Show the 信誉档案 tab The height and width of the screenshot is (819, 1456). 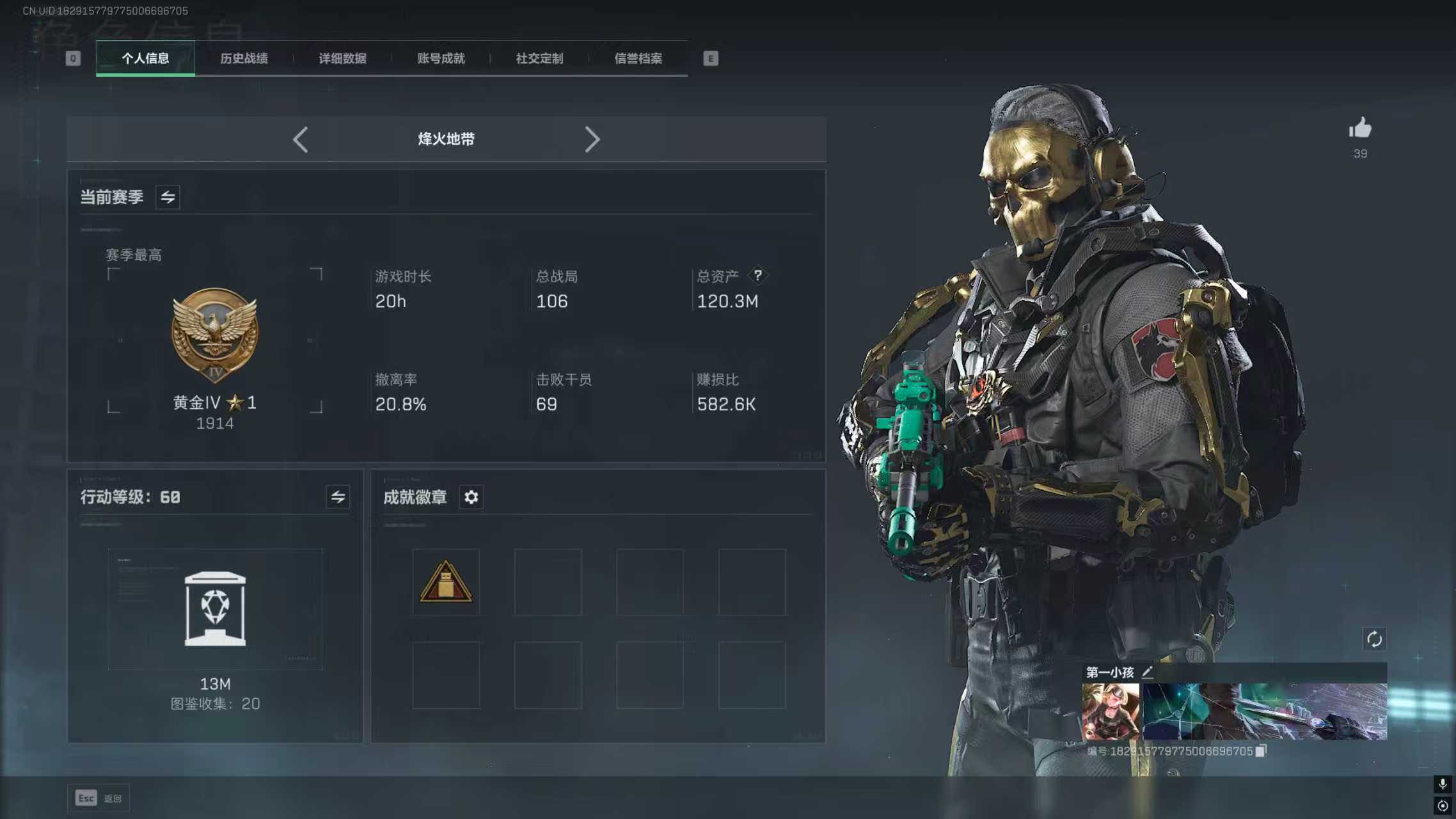[638, 59]
